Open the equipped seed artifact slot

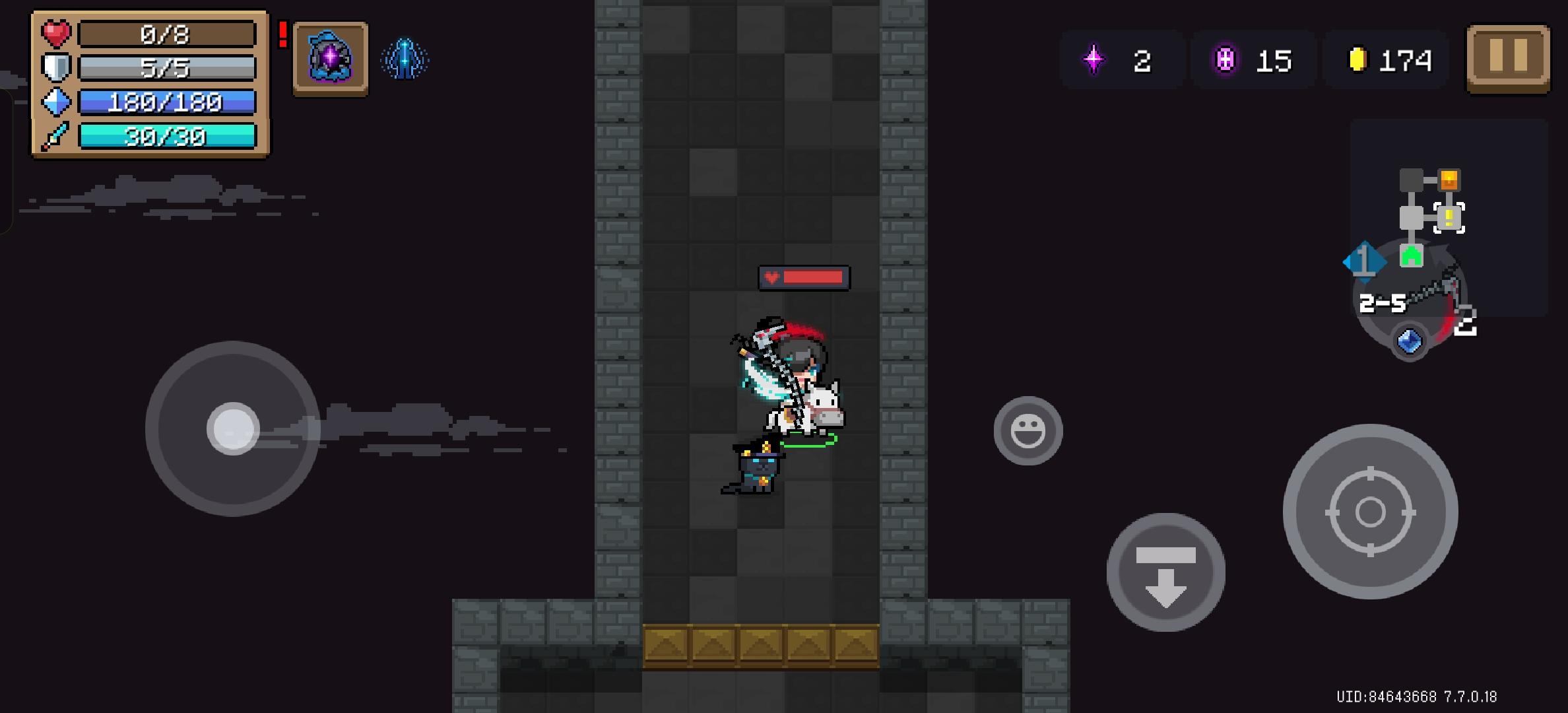331,59
